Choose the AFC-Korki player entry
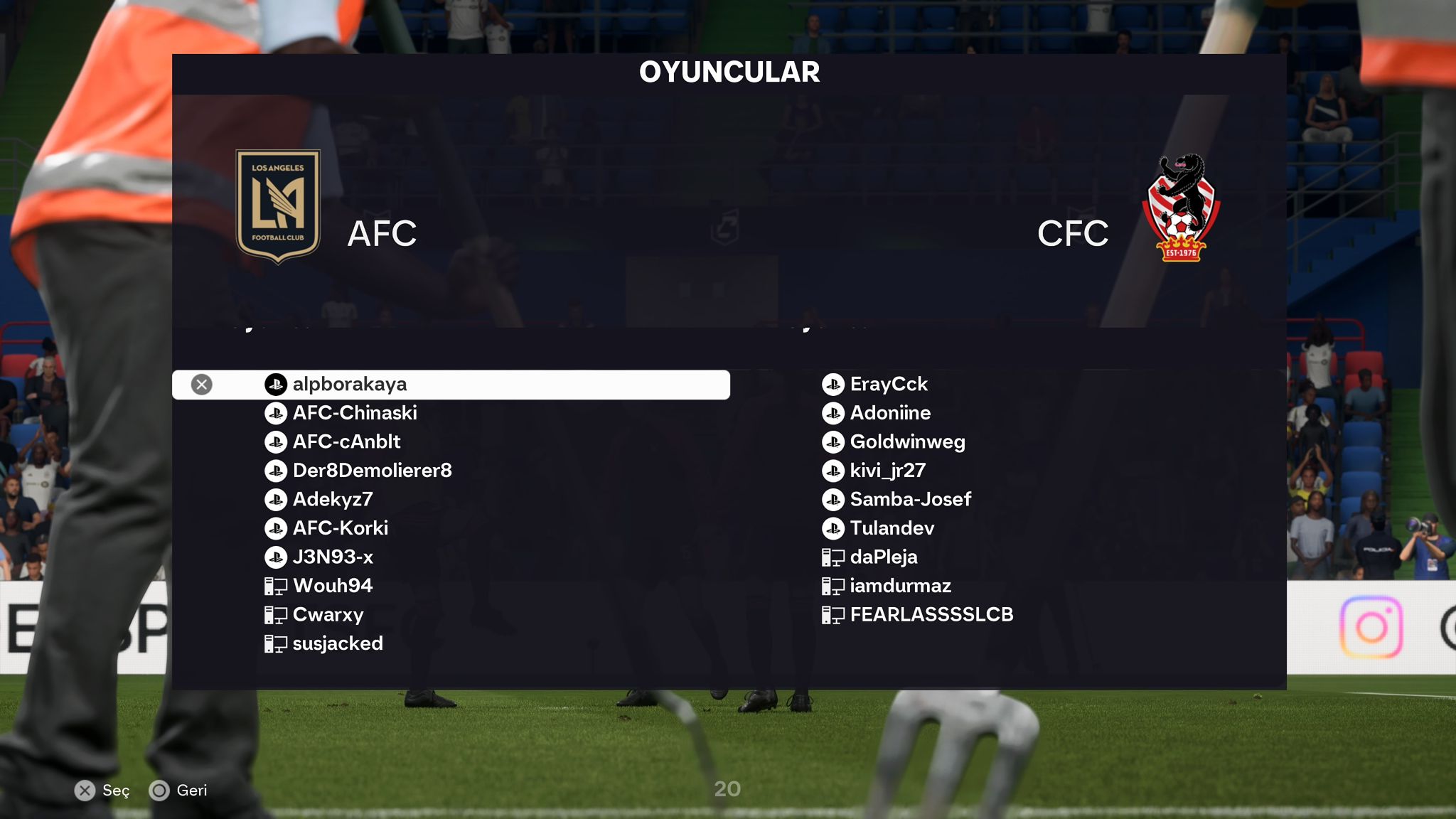The width and height of the screenshot is (1456, 819). (x=341, y=528)
